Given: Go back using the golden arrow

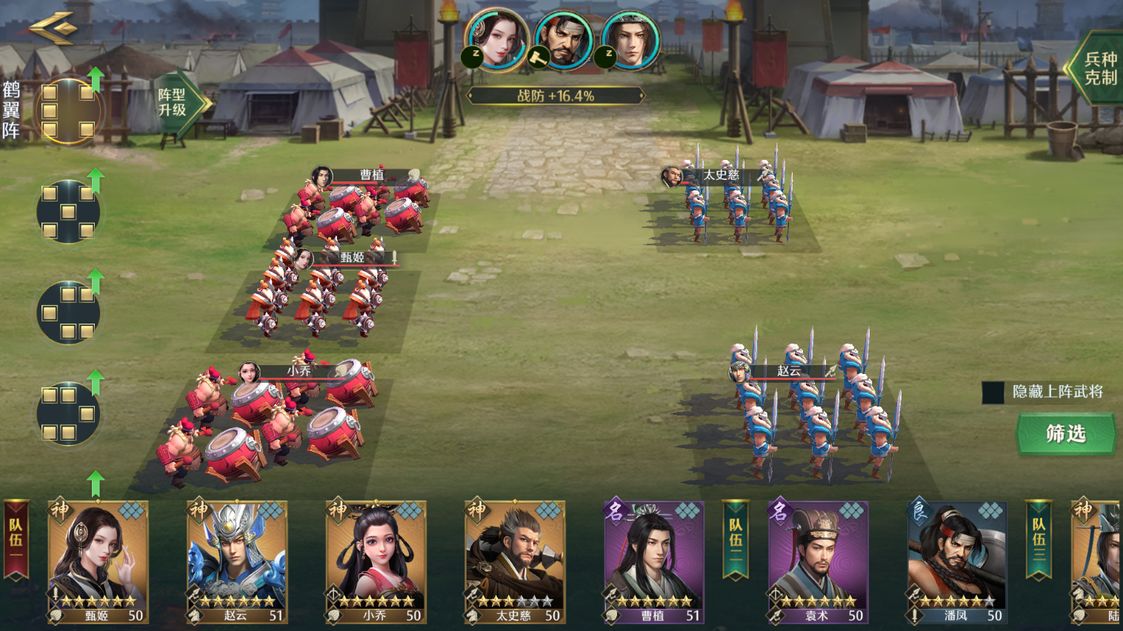Looking at the screenshot, I should [51, 27].
